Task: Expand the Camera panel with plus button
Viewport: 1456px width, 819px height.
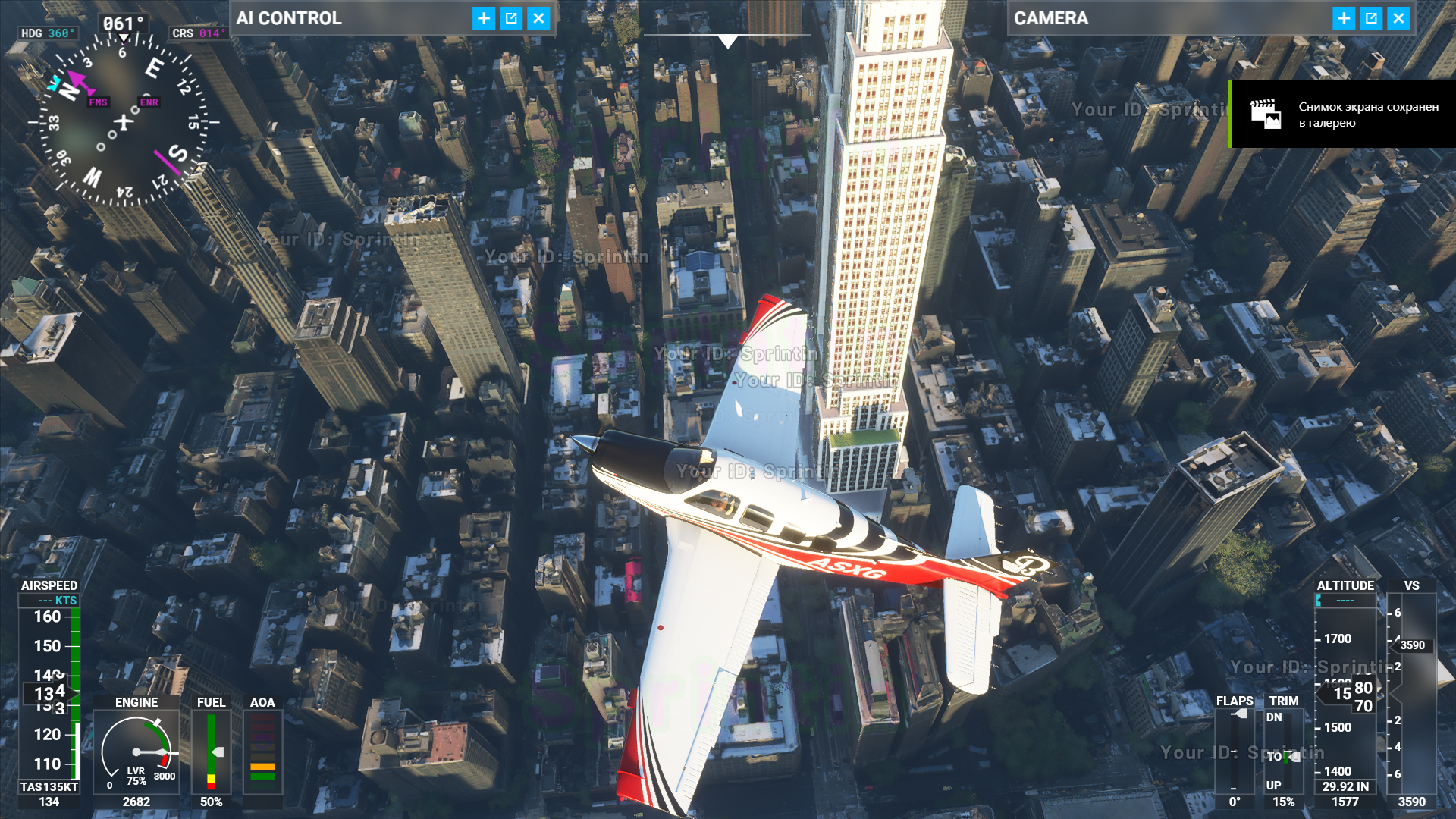Action: (x=1344, y=18)
